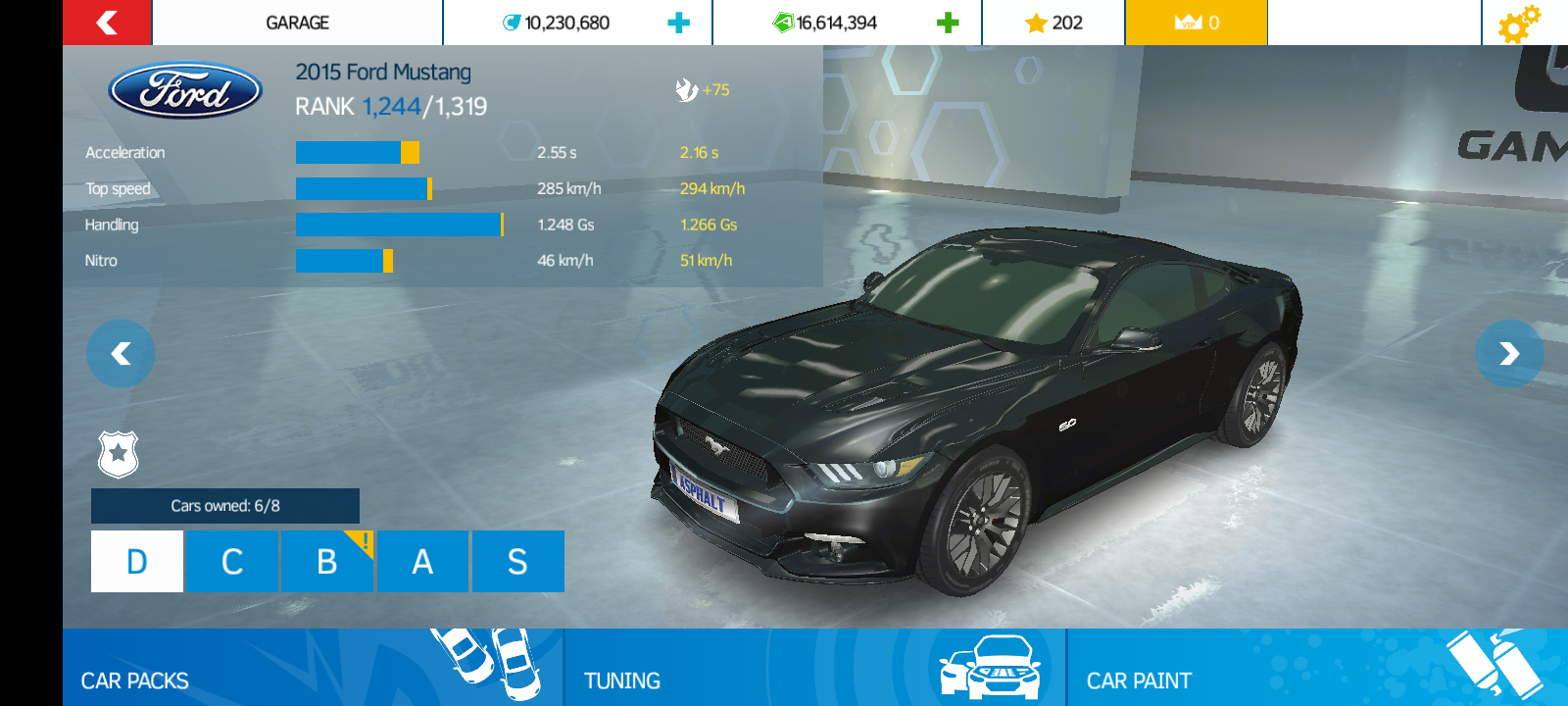Screen dimensions: 1568x706
Task: Open the Car Packs spray icon
Action: coord(482,663)
